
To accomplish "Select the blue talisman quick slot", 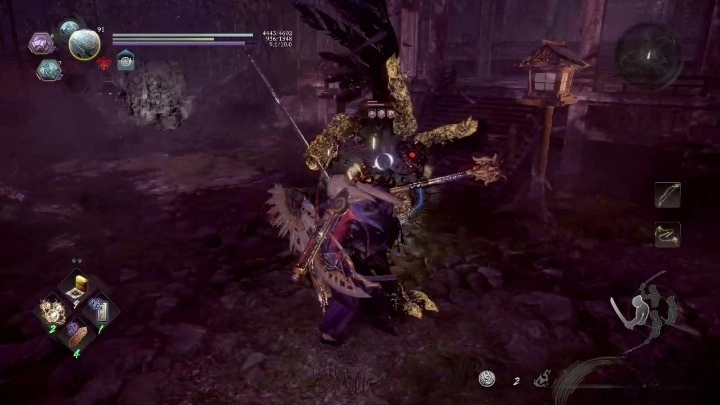I will (99, 310).
